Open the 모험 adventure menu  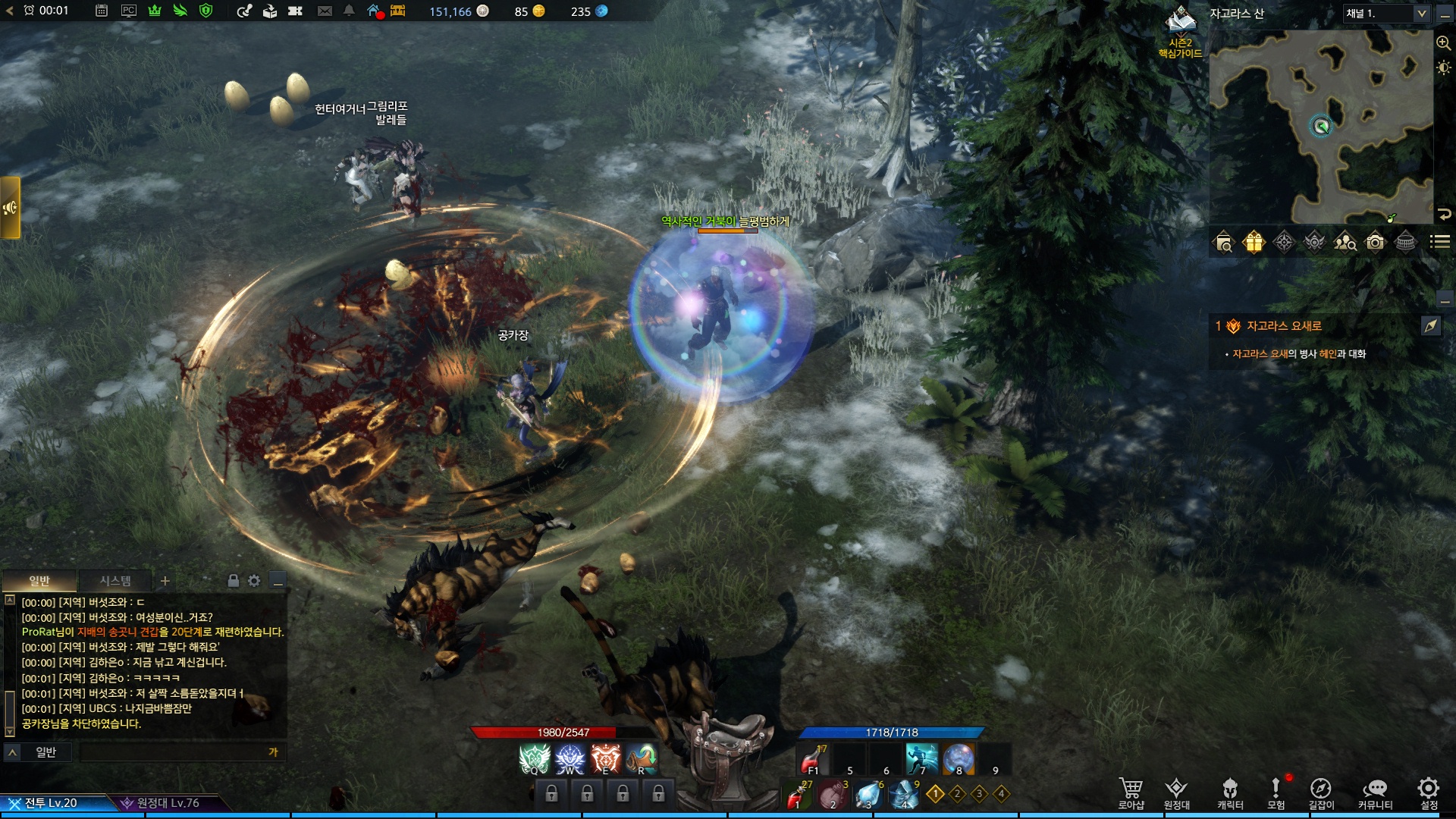coord(1276,792)
